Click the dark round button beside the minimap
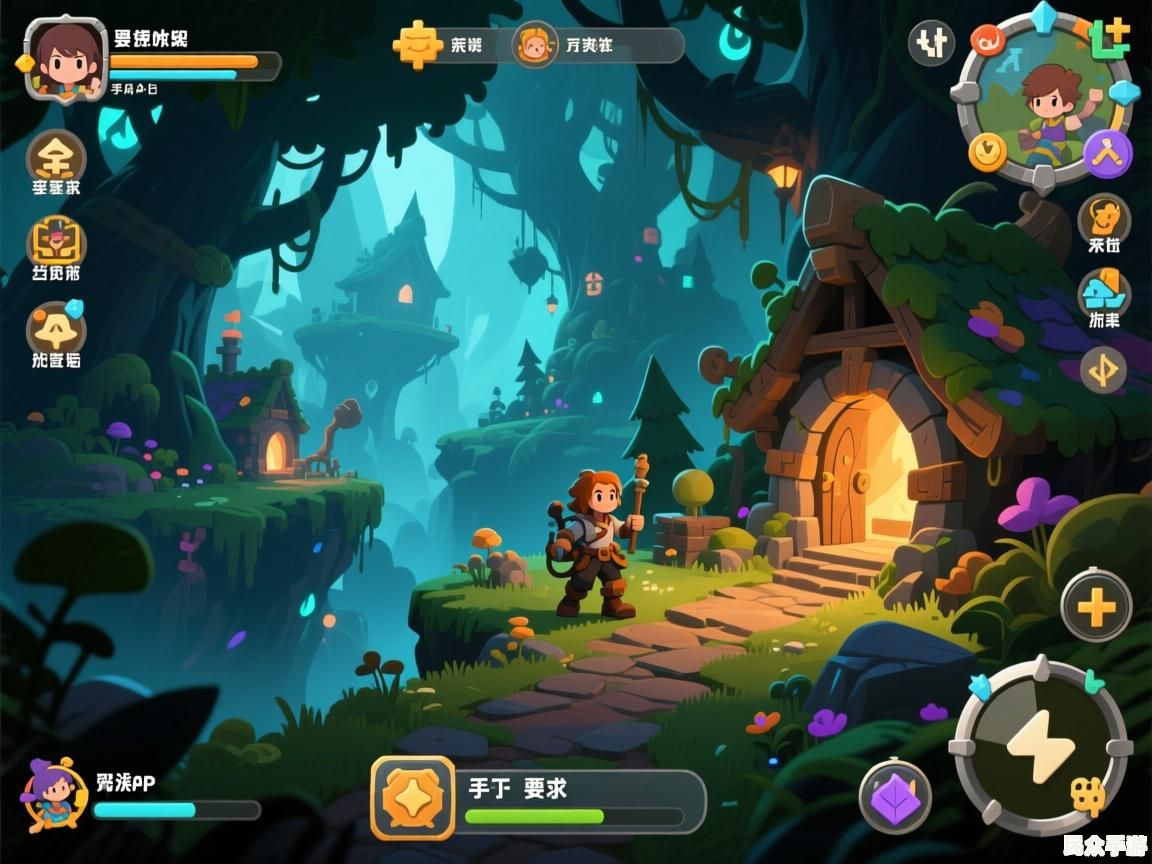Image resolution: width=1152 pixels, height=864 pixels. (x=931, y=43)
